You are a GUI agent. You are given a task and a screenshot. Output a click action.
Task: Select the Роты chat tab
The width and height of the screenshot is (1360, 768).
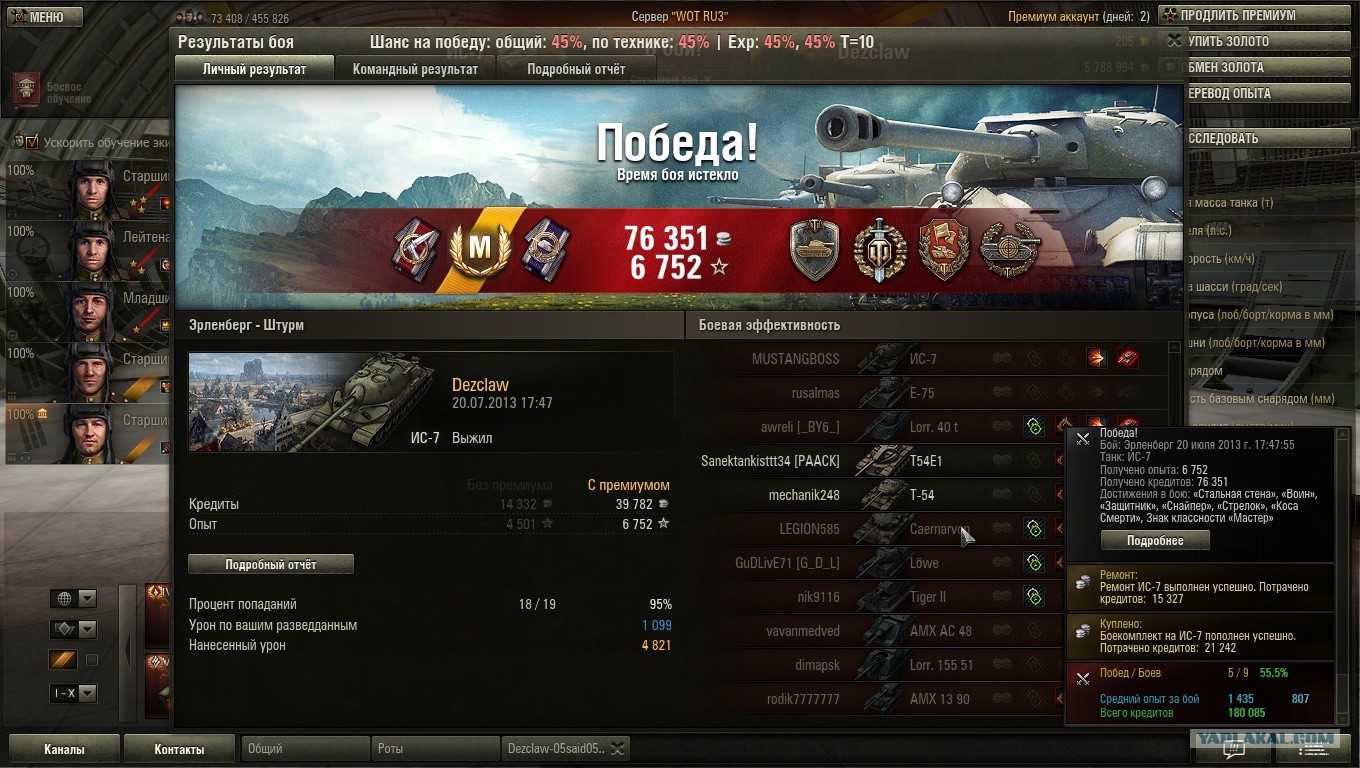(434, 748)
